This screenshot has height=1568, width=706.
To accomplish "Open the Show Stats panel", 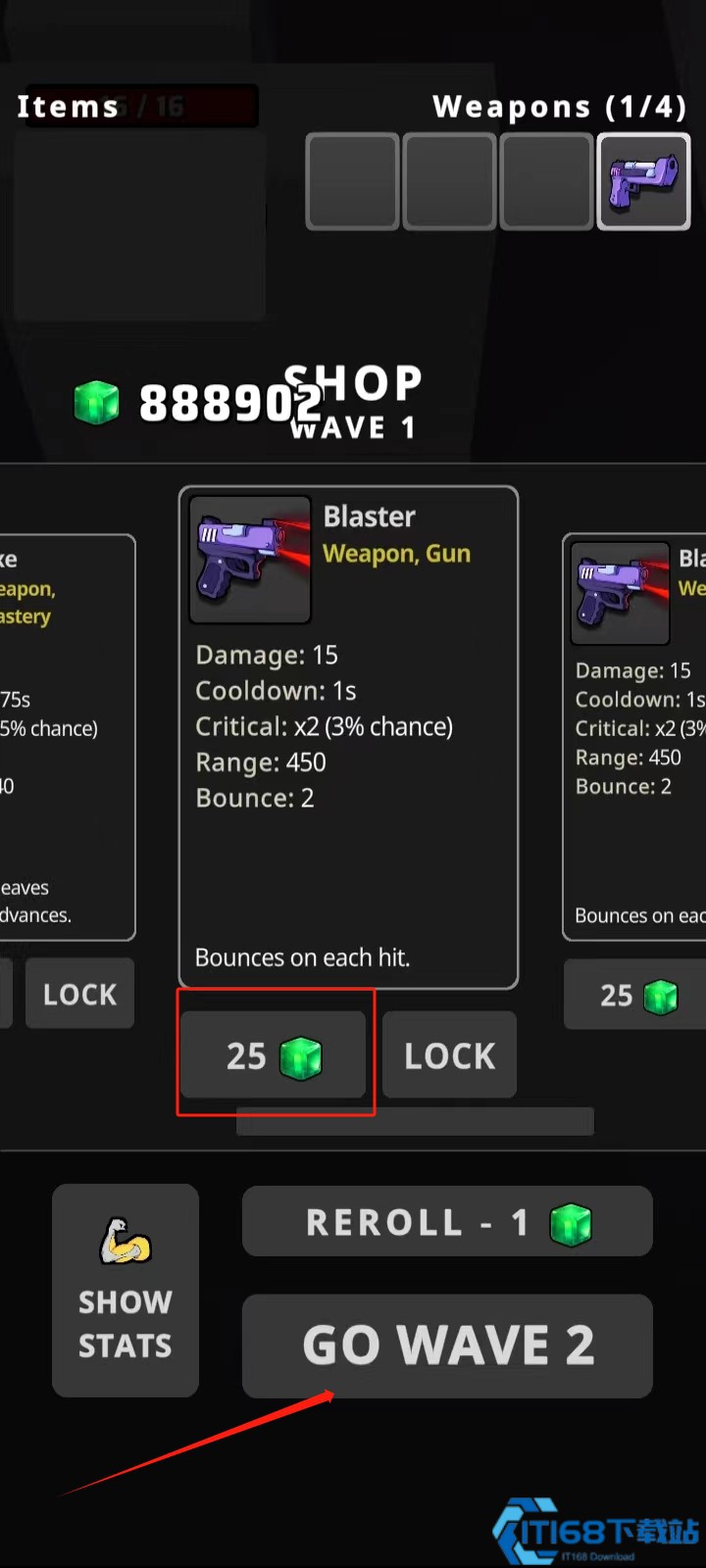I will (126, 1290).
